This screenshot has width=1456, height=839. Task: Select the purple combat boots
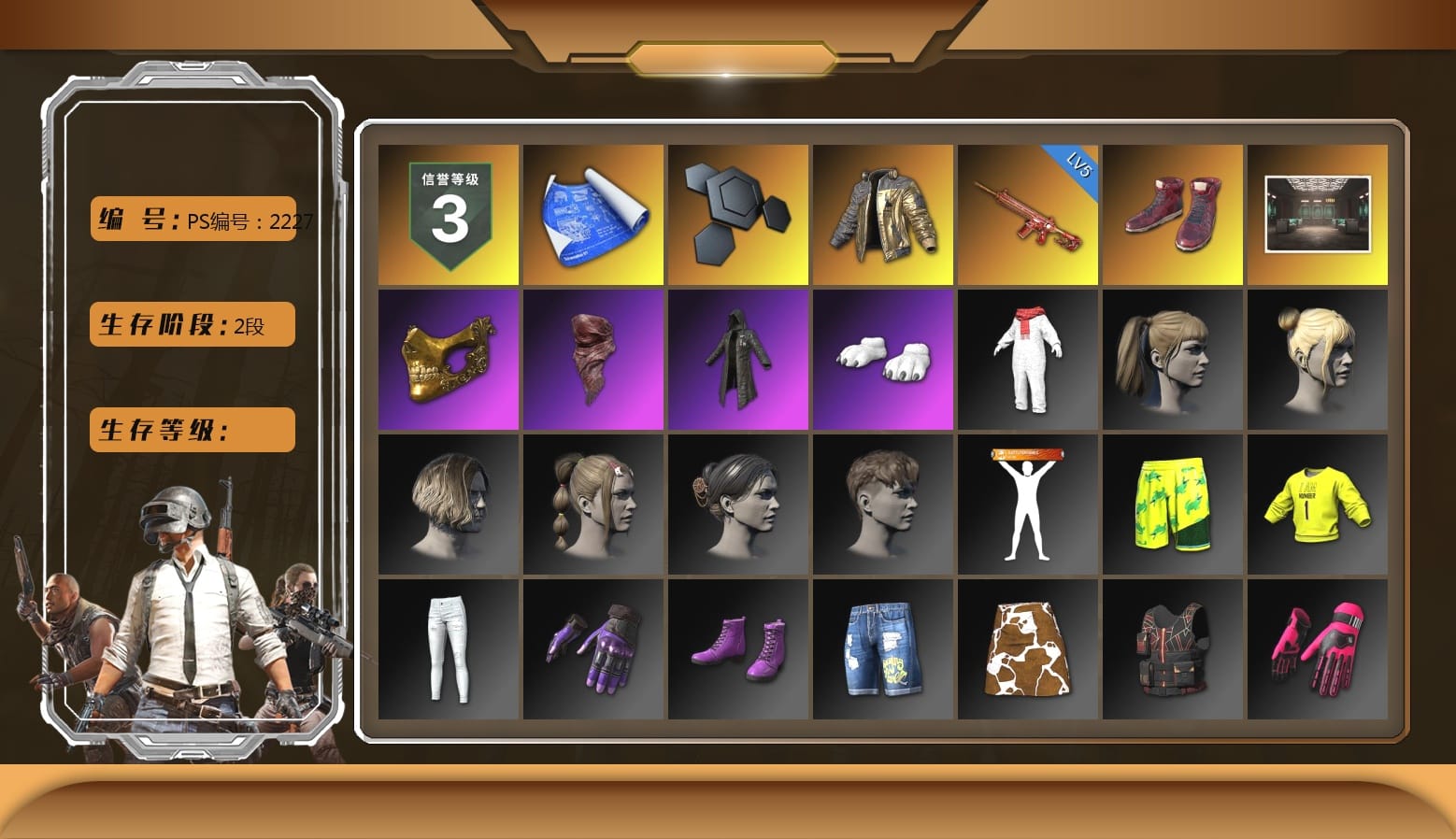click(737, 648)
